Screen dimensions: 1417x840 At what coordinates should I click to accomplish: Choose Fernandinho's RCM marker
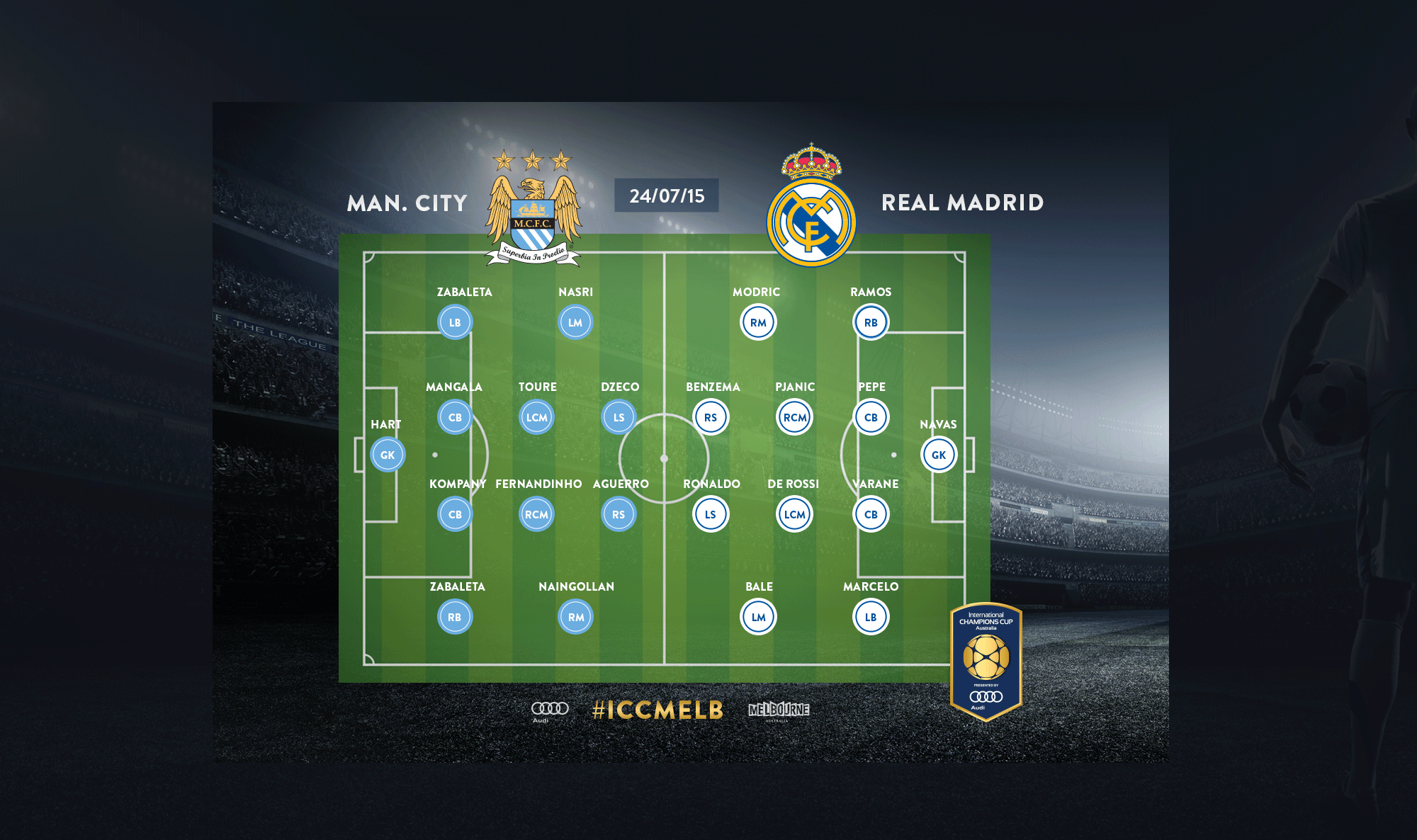(x=536, y=514)
